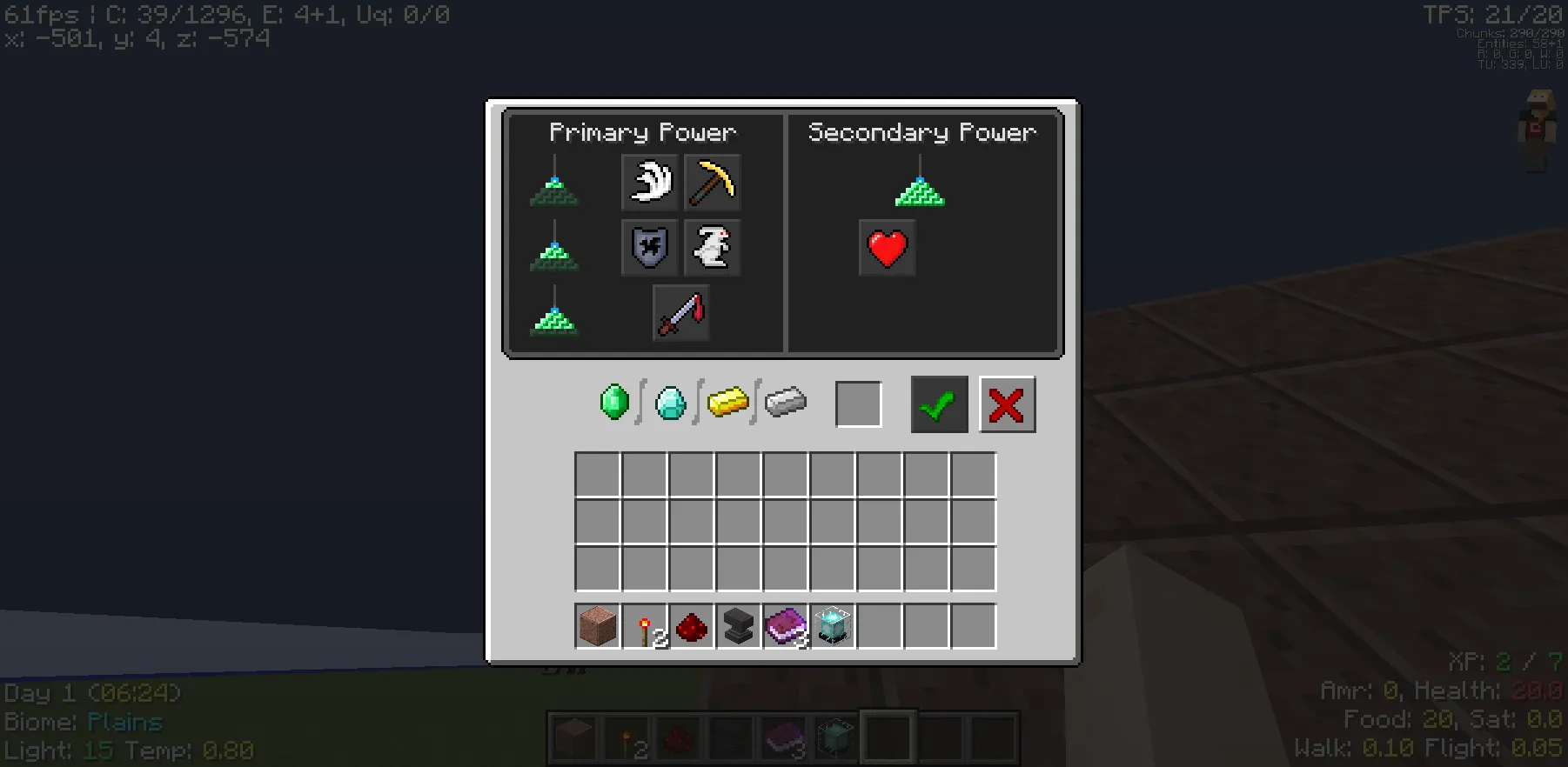Confirm beacon powers with the green checkmark
This screenshot has height=767, width=1568.
[938, 404]
